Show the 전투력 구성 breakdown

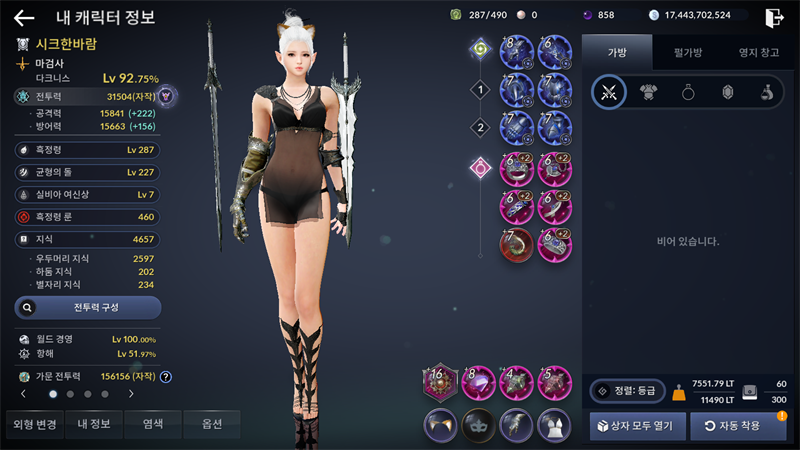click(x=87, y=307)
